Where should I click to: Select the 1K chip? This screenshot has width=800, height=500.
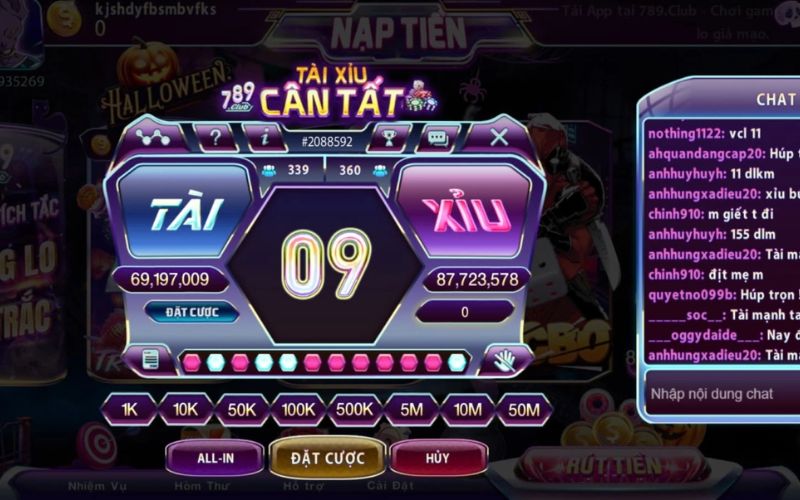[x=129, y=409]
